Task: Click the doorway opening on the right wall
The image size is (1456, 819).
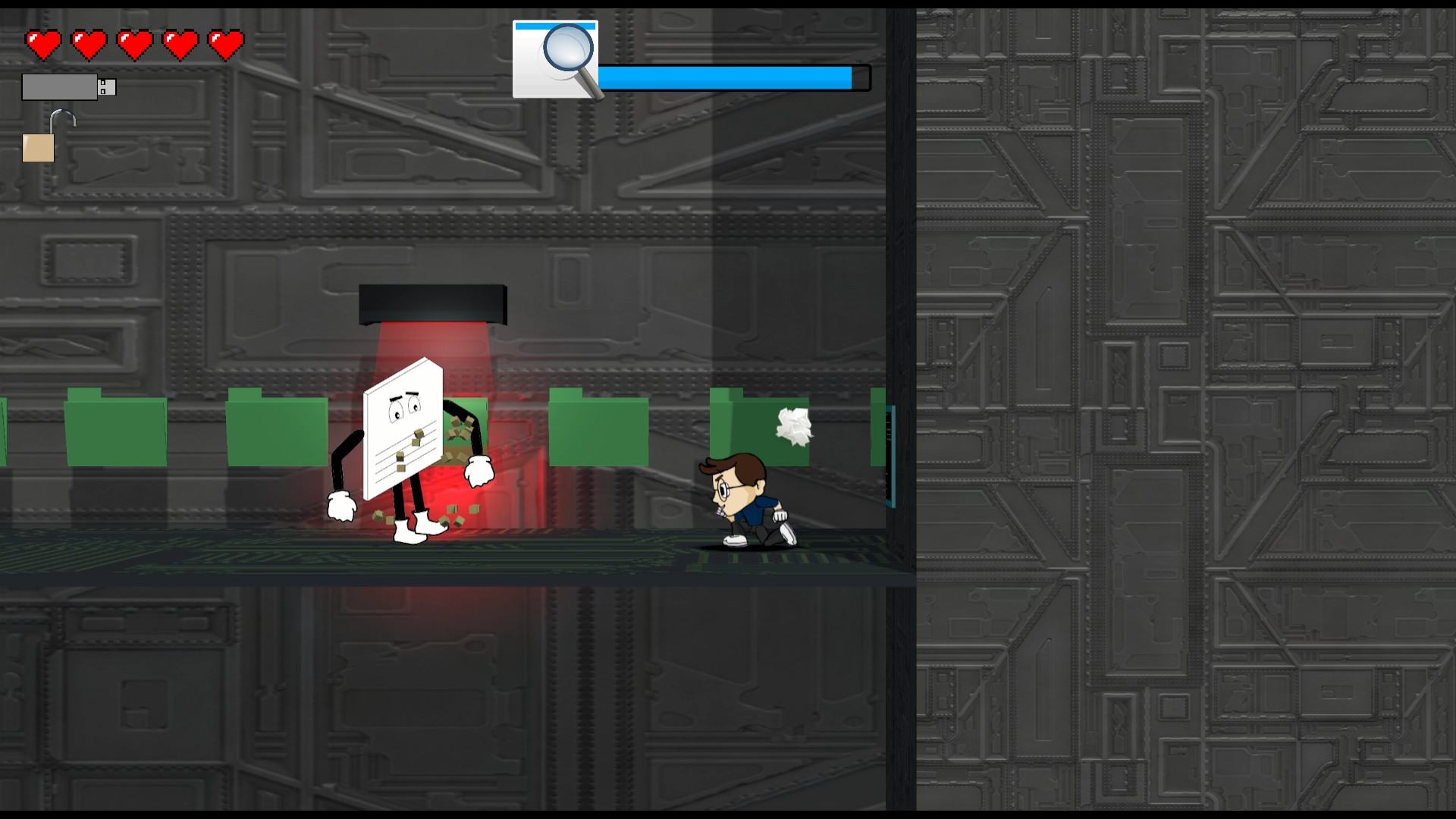Action: tap(891, 455)
